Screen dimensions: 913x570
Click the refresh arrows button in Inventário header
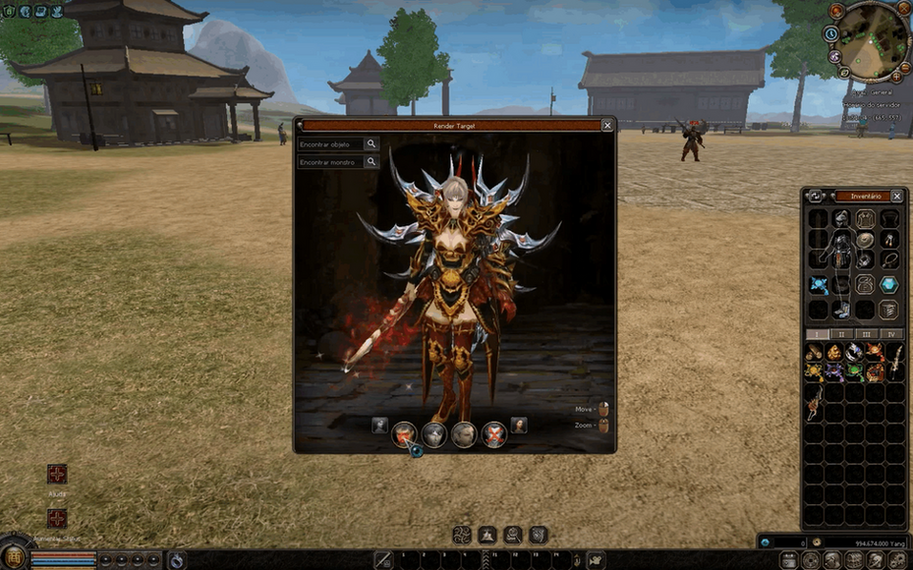(x=815, y=196)
